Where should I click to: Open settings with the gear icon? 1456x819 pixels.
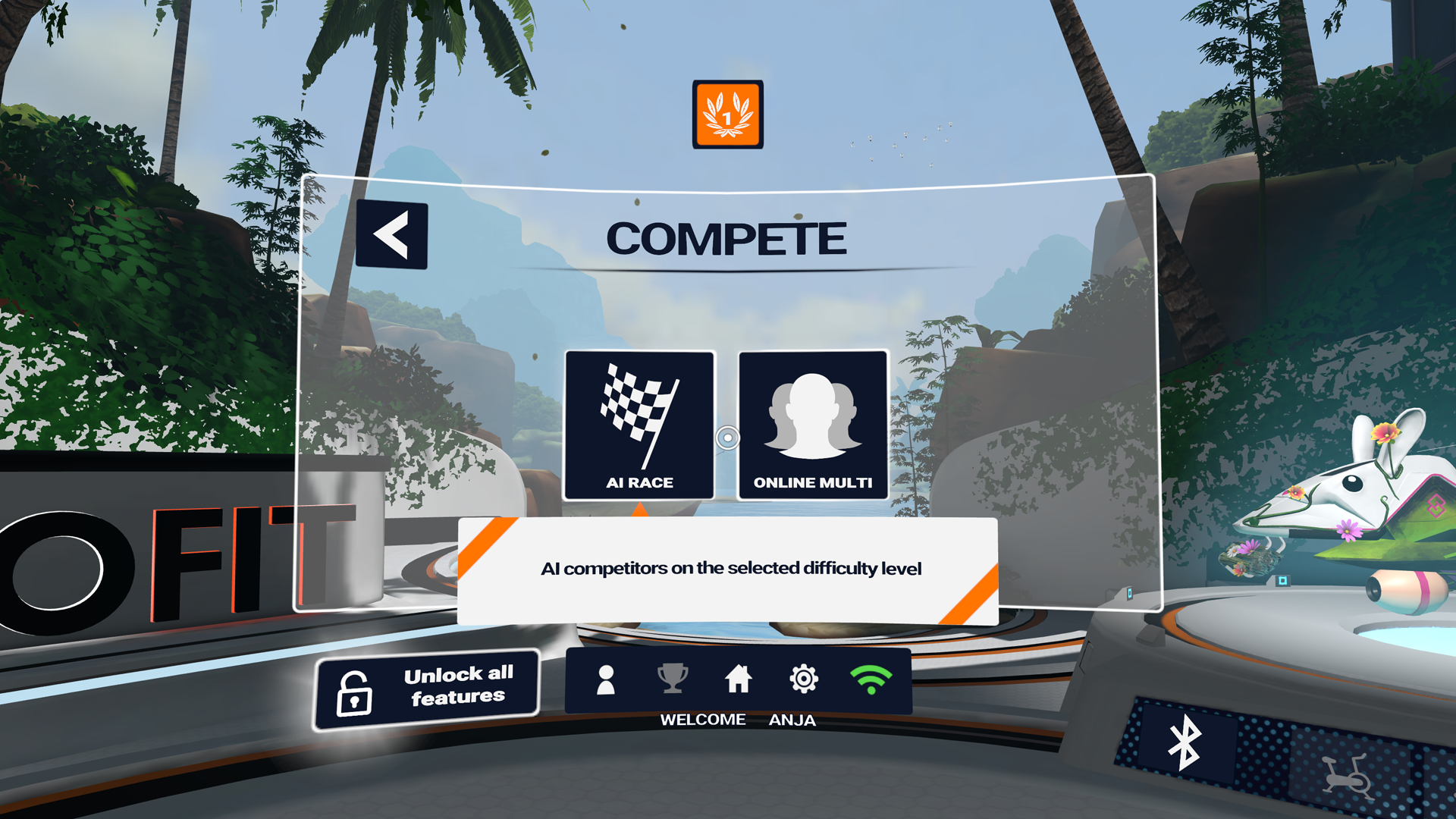pyautogui.click(x=803, y=681)
